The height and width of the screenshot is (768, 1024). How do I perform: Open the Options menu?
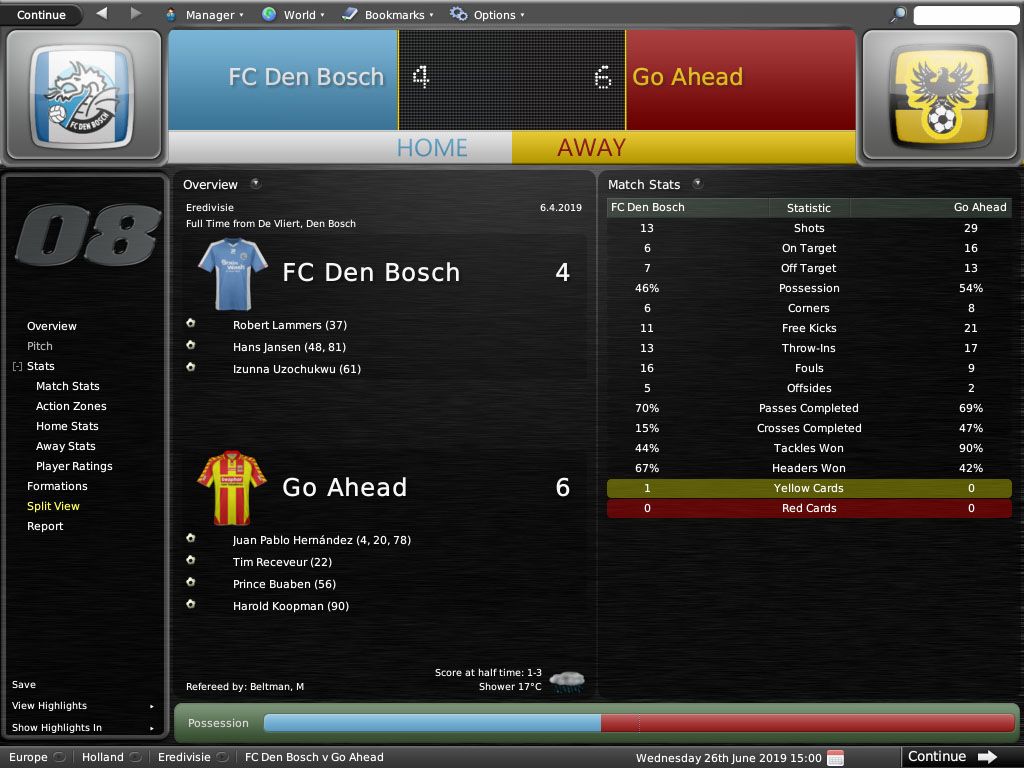488,15
